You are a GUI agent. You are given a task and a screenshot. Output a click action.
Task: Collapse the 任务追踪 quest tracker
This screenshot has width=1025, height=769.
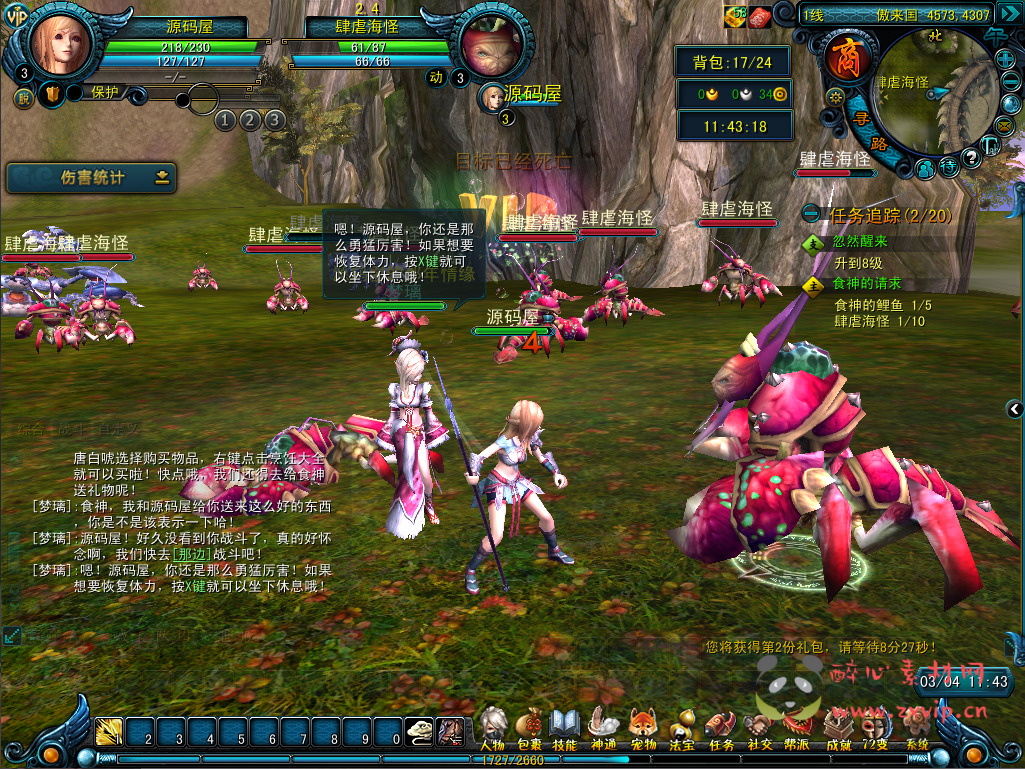tap(812, 214)
